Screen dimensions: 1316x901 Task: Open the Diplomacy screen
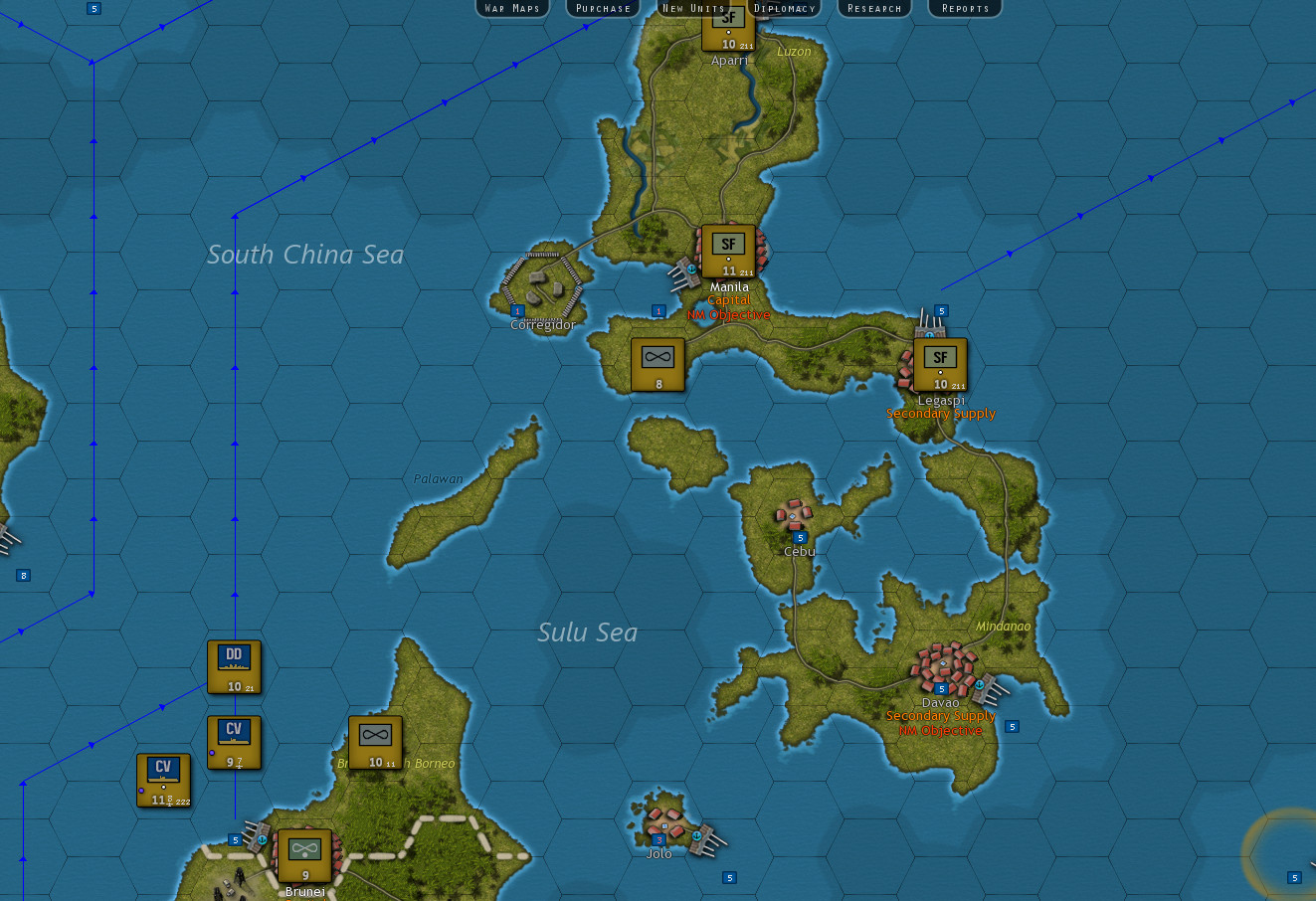point(785,8)
